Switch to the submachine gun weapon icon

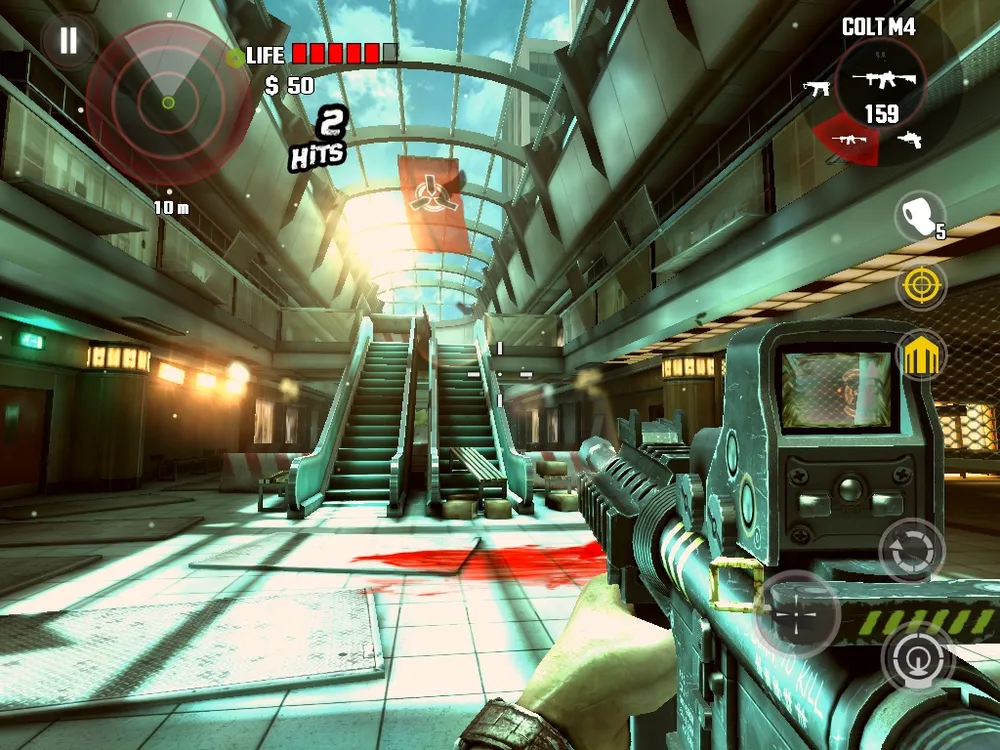coord(817,88)
